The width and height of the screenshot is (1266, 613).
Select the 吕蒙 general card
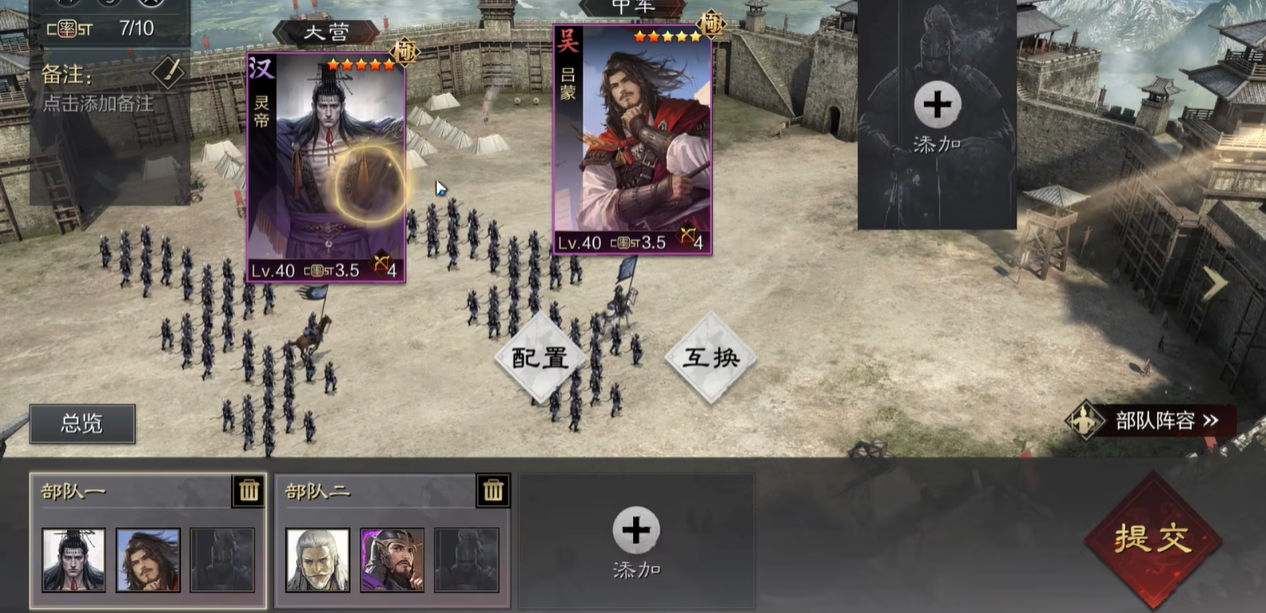click(632, 140)
